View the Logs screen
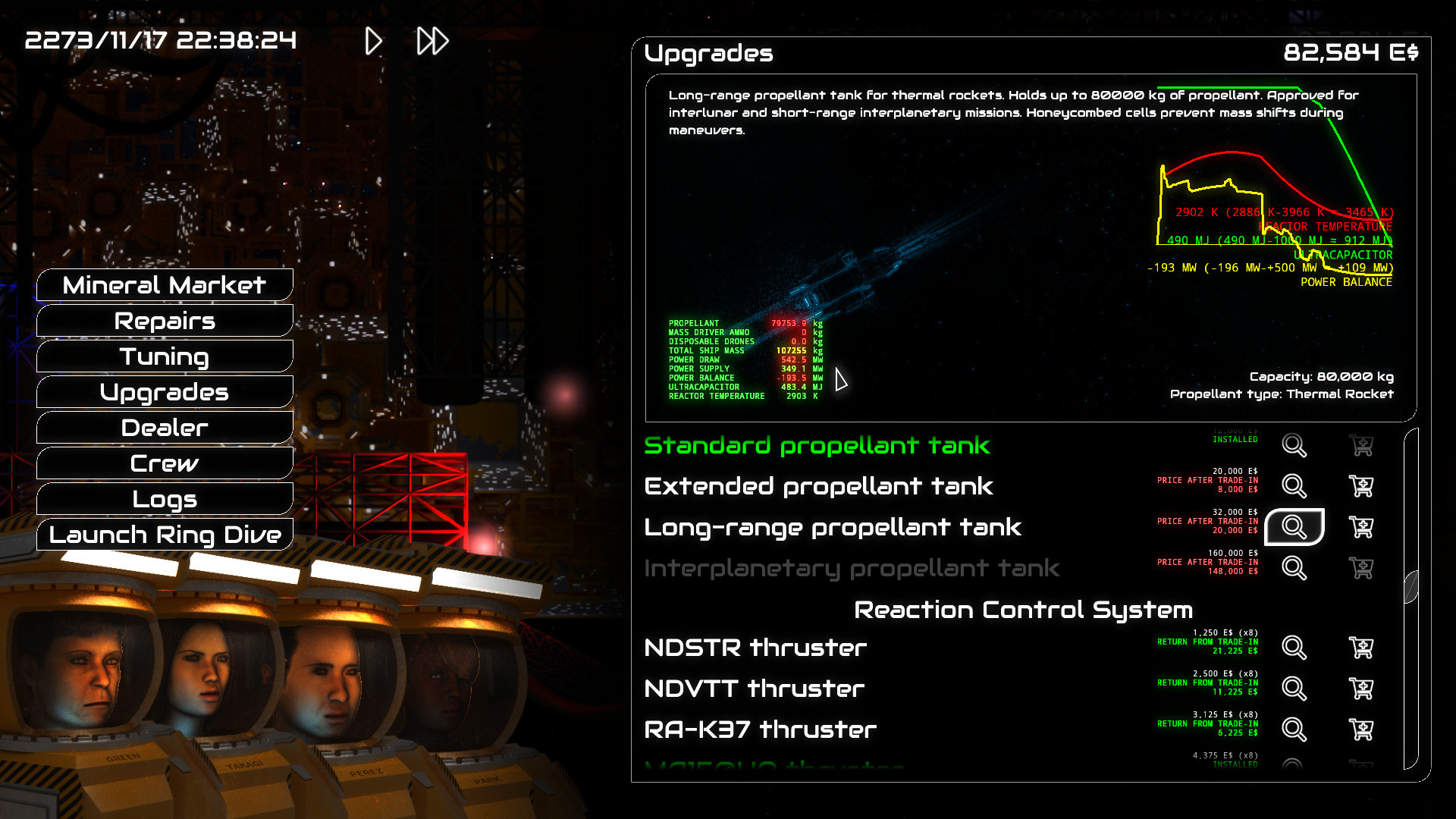 (x=164, y=499)
